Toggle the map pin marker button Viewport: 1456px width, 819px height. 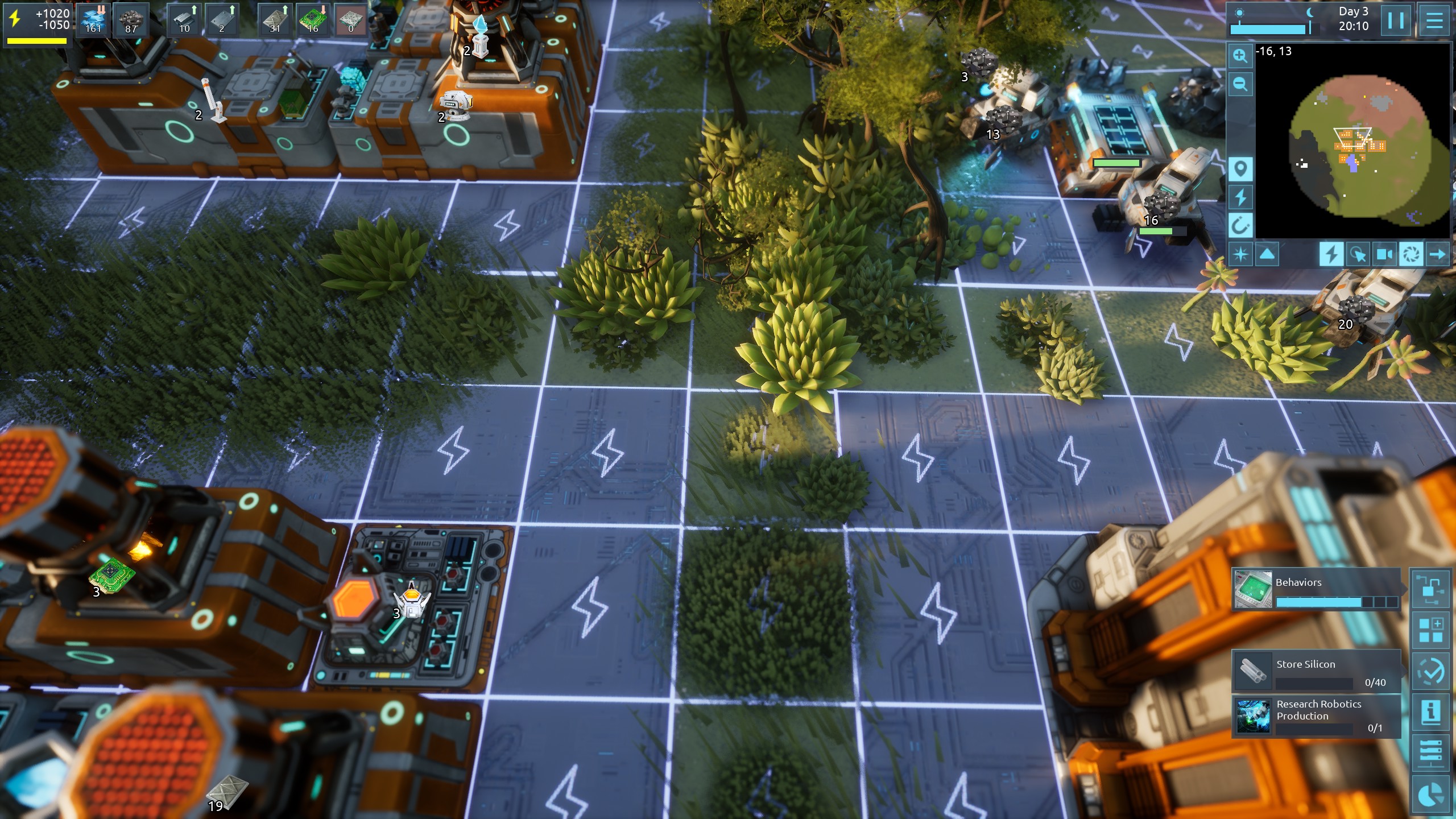1240,169
